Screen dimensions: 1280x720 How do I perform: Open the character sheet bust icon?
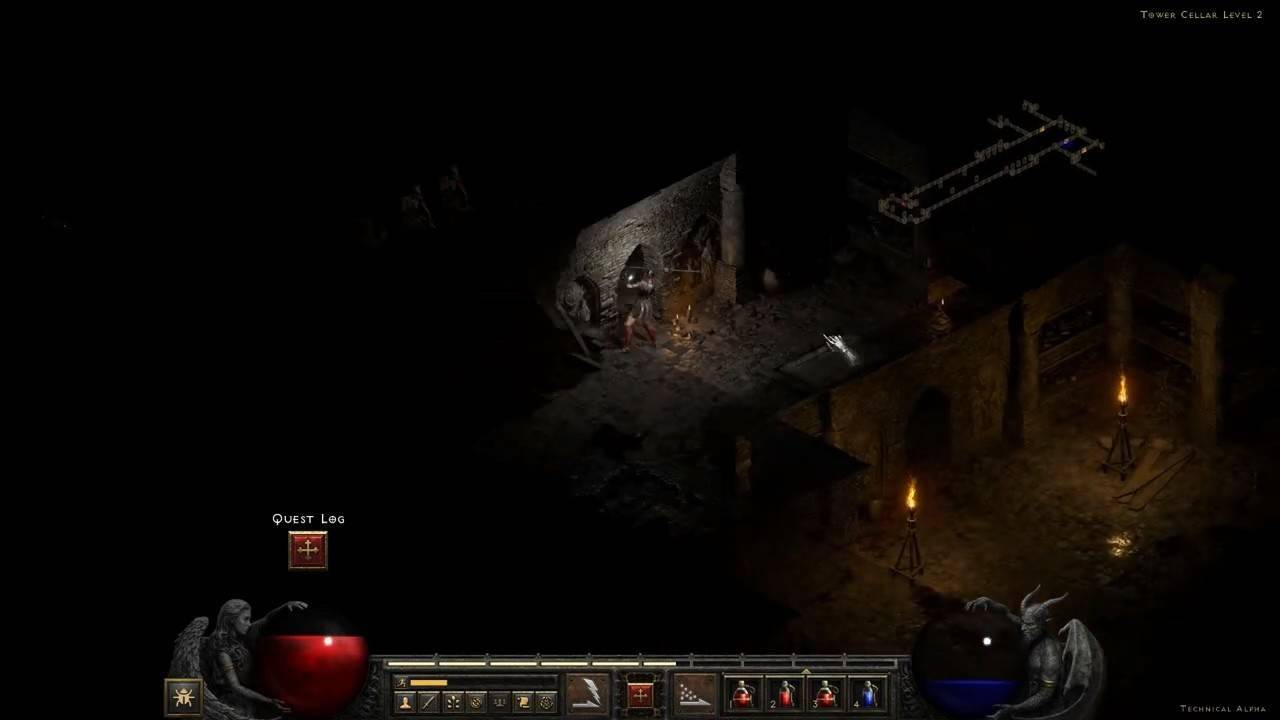406,702
